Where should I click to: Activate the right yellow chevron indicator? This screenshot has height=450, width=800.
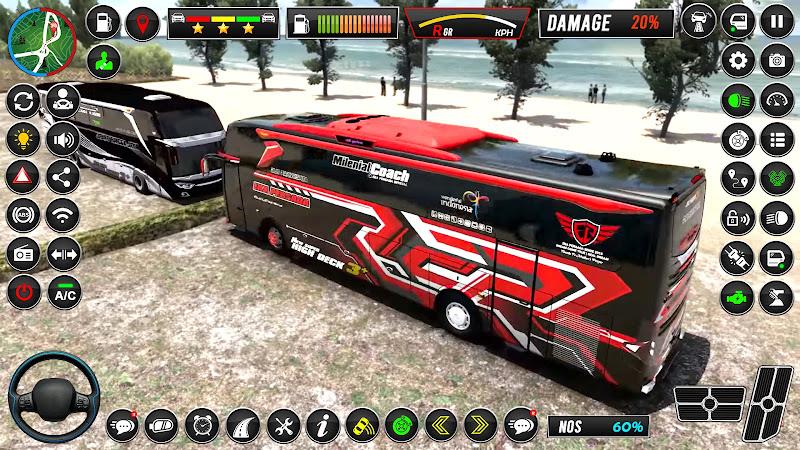[479, 425]
